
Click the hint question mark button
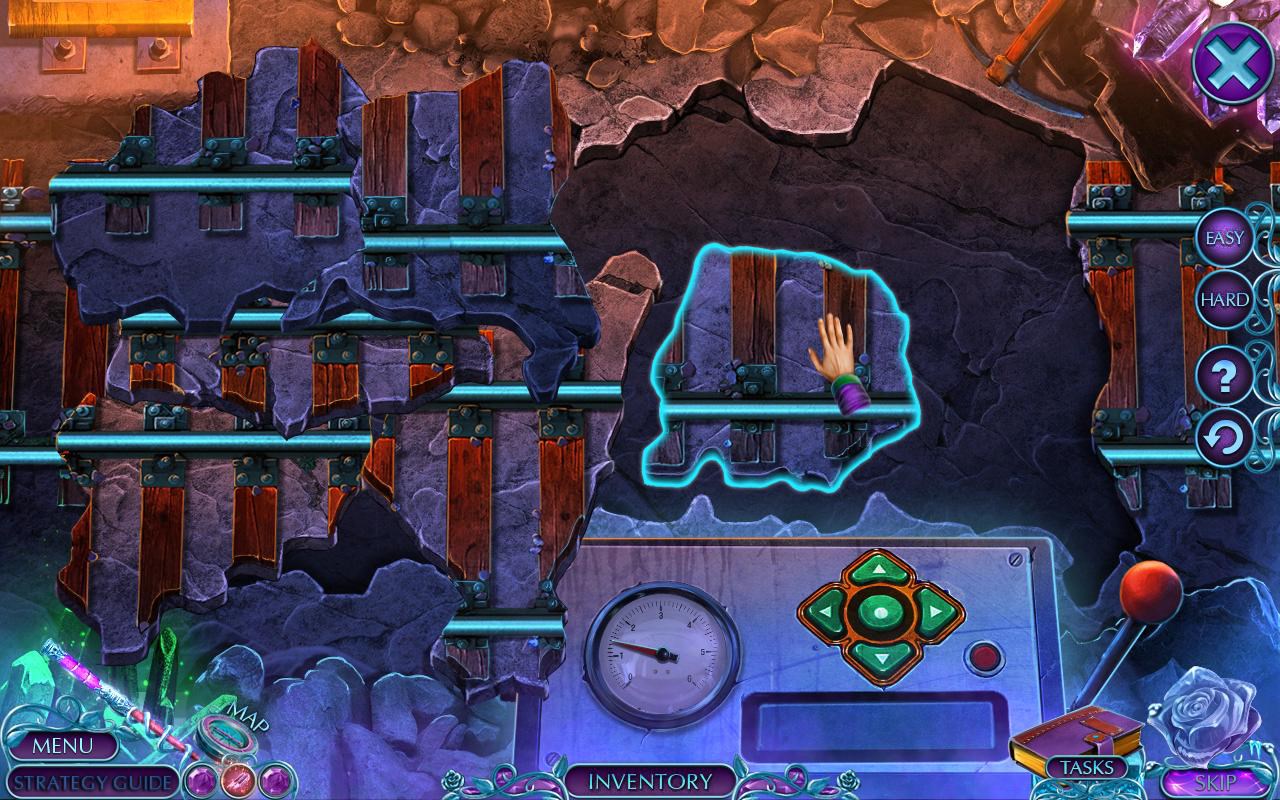click(1224, 378)
